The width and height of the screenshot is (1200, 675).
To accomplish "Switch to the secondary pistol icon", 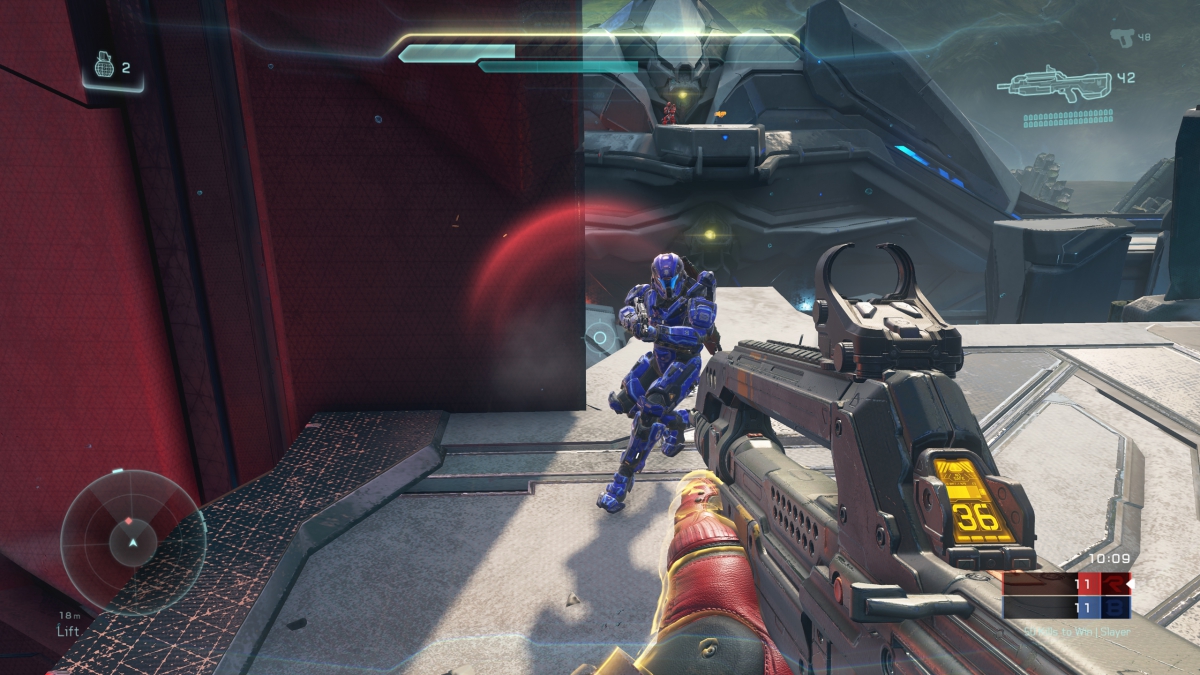I will click(1123, 37).
